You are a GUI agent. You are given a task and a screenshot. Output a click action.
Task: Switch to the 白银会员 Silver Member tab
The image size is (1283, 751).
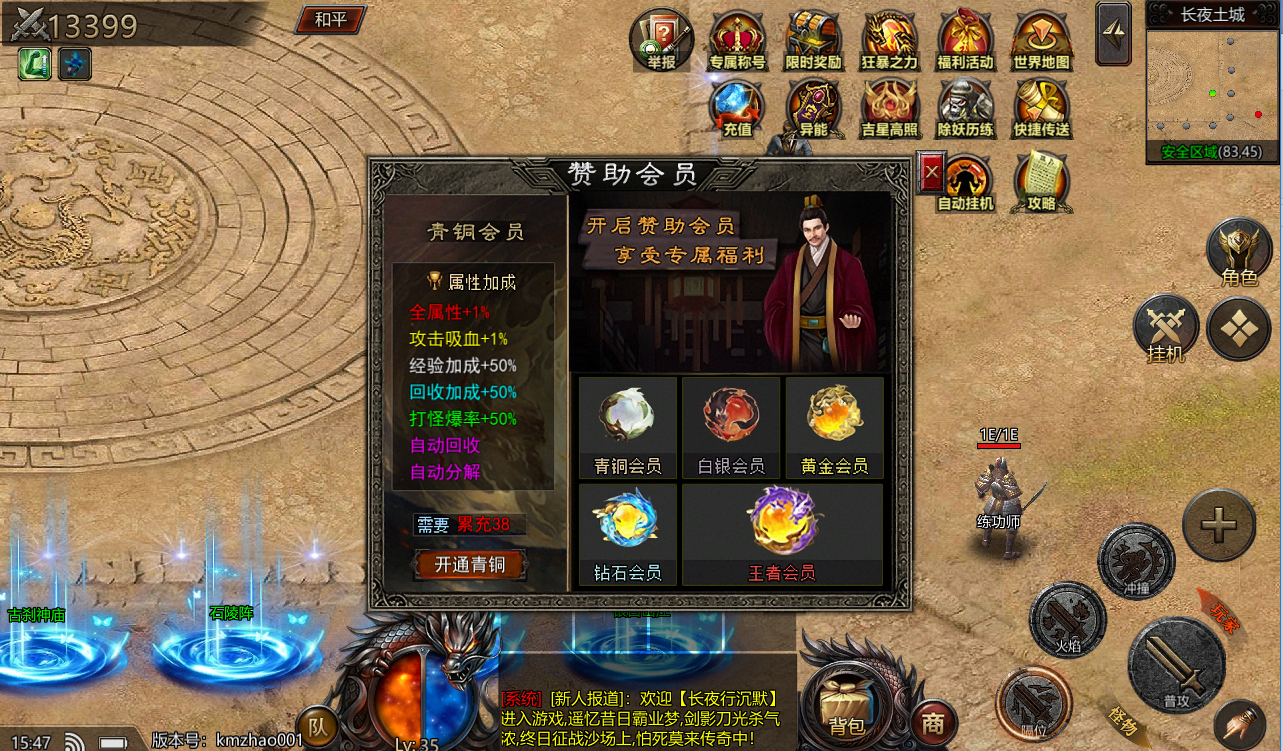point(730,427)
